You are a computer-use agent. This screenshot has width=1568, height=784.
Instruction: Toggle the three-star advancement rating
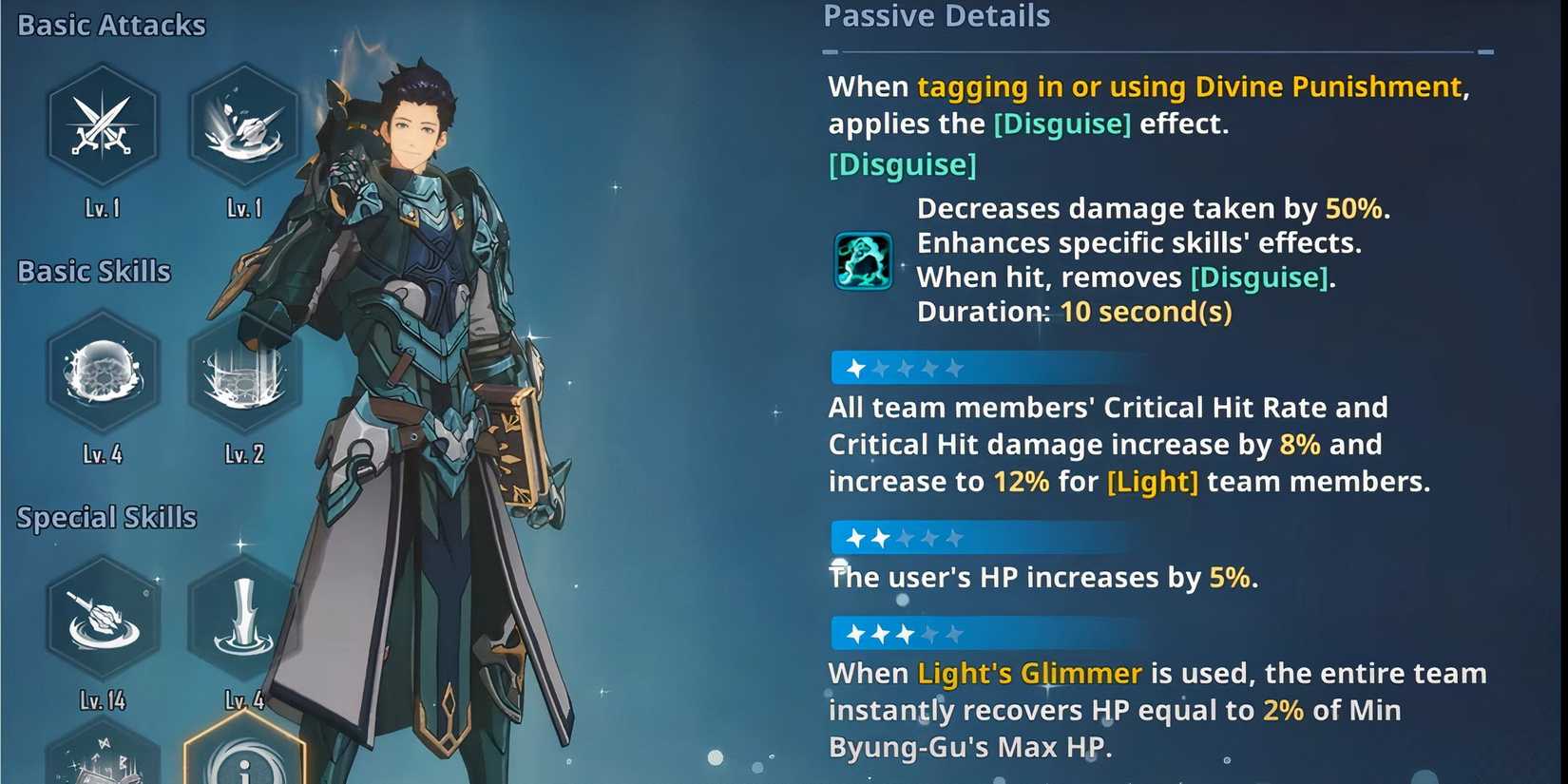(x=979, y=634)
